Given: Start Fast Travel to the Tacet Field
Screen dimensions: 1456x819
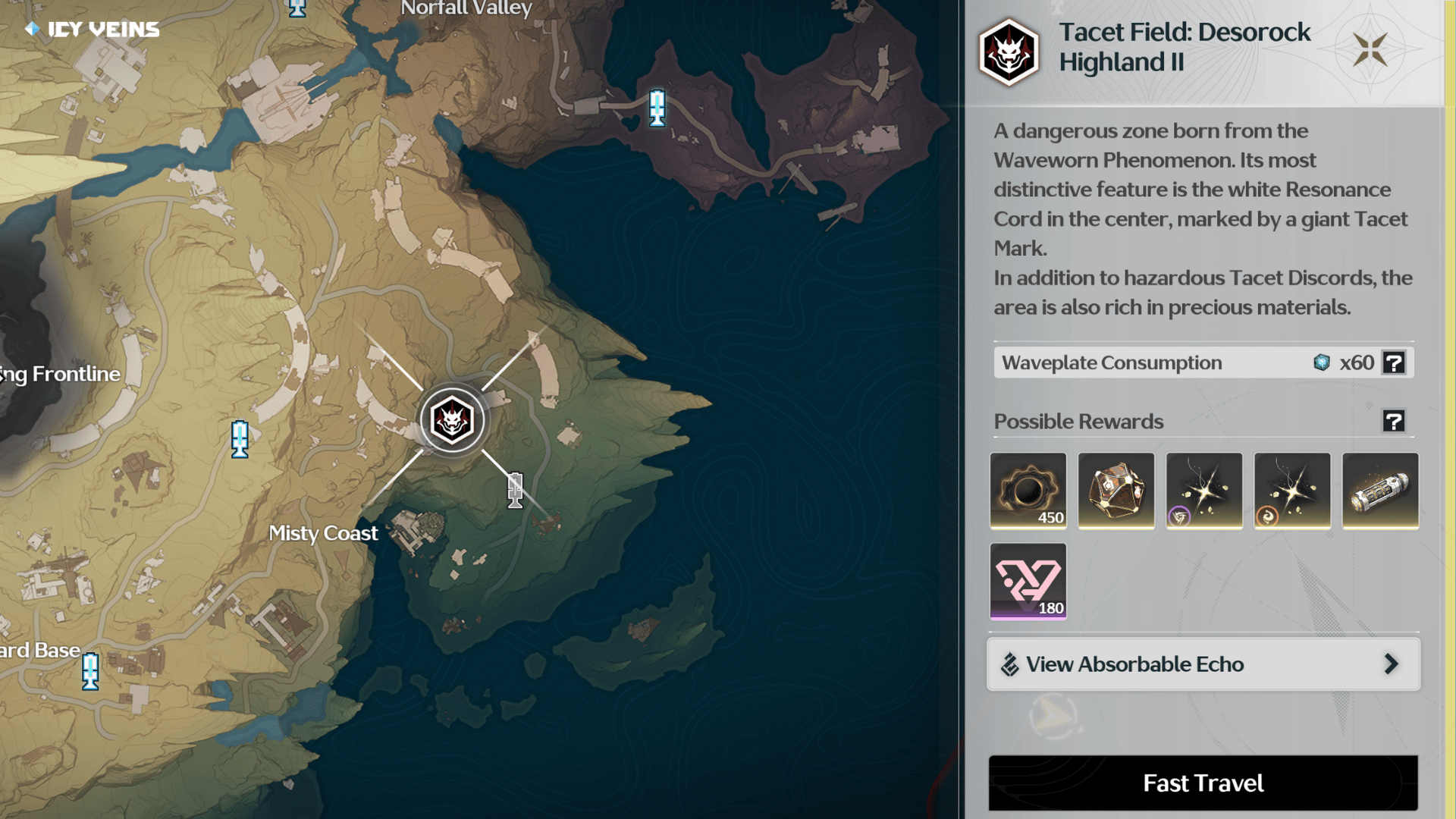Looking at the screenshot, I should click(1203, 783).
